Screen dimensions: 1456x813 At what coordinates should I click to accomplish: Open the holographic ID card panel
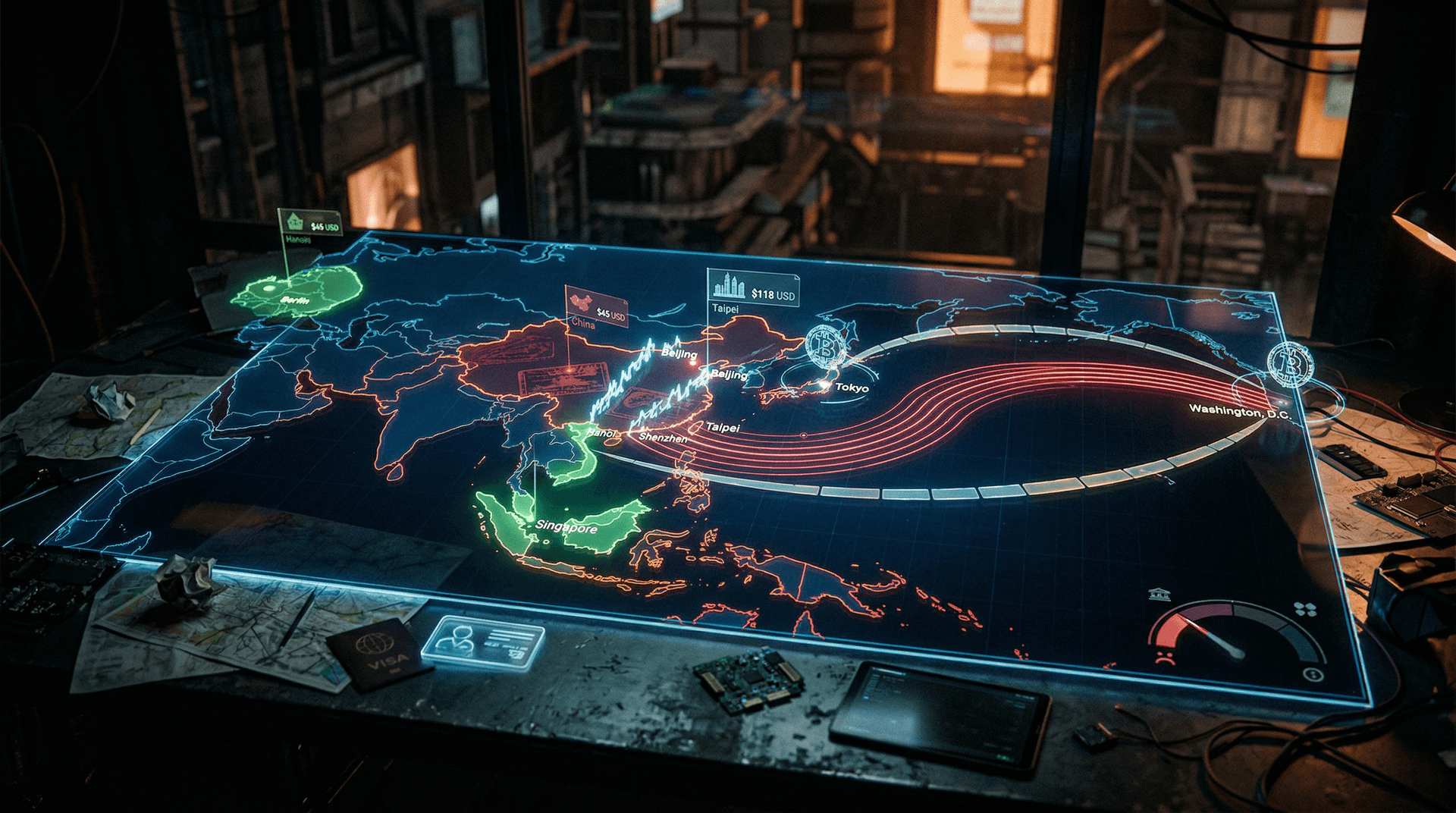click(x=483, y=642)
